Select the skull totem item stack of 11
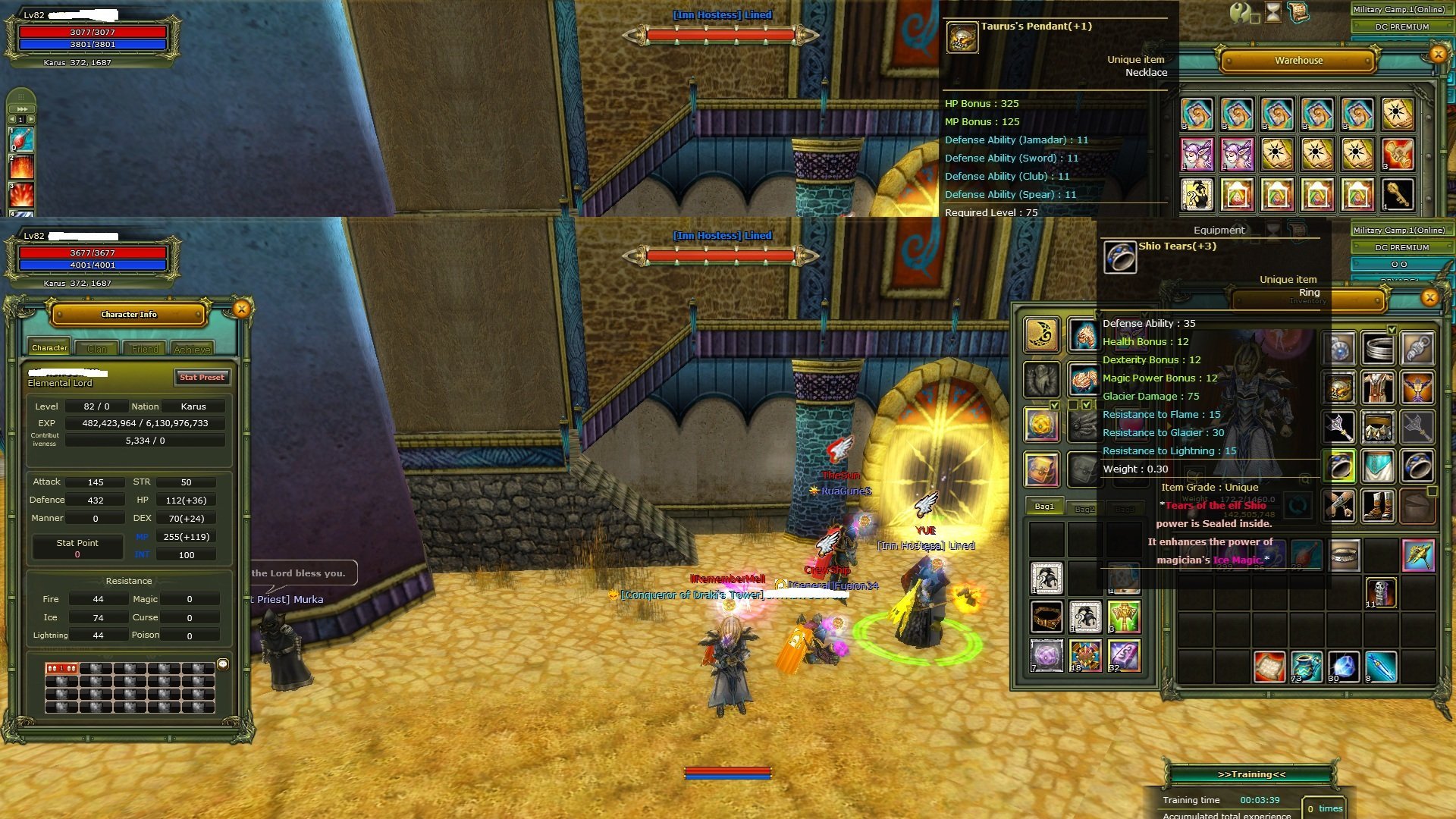This screenshot has width=1456, height=819. [1380, 593]
